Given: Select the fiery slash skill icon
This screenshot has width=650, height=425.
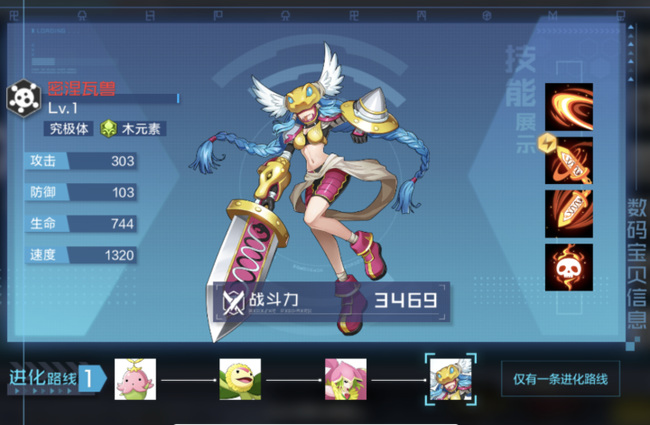Looking at the screenshot, I should (569, 107).
